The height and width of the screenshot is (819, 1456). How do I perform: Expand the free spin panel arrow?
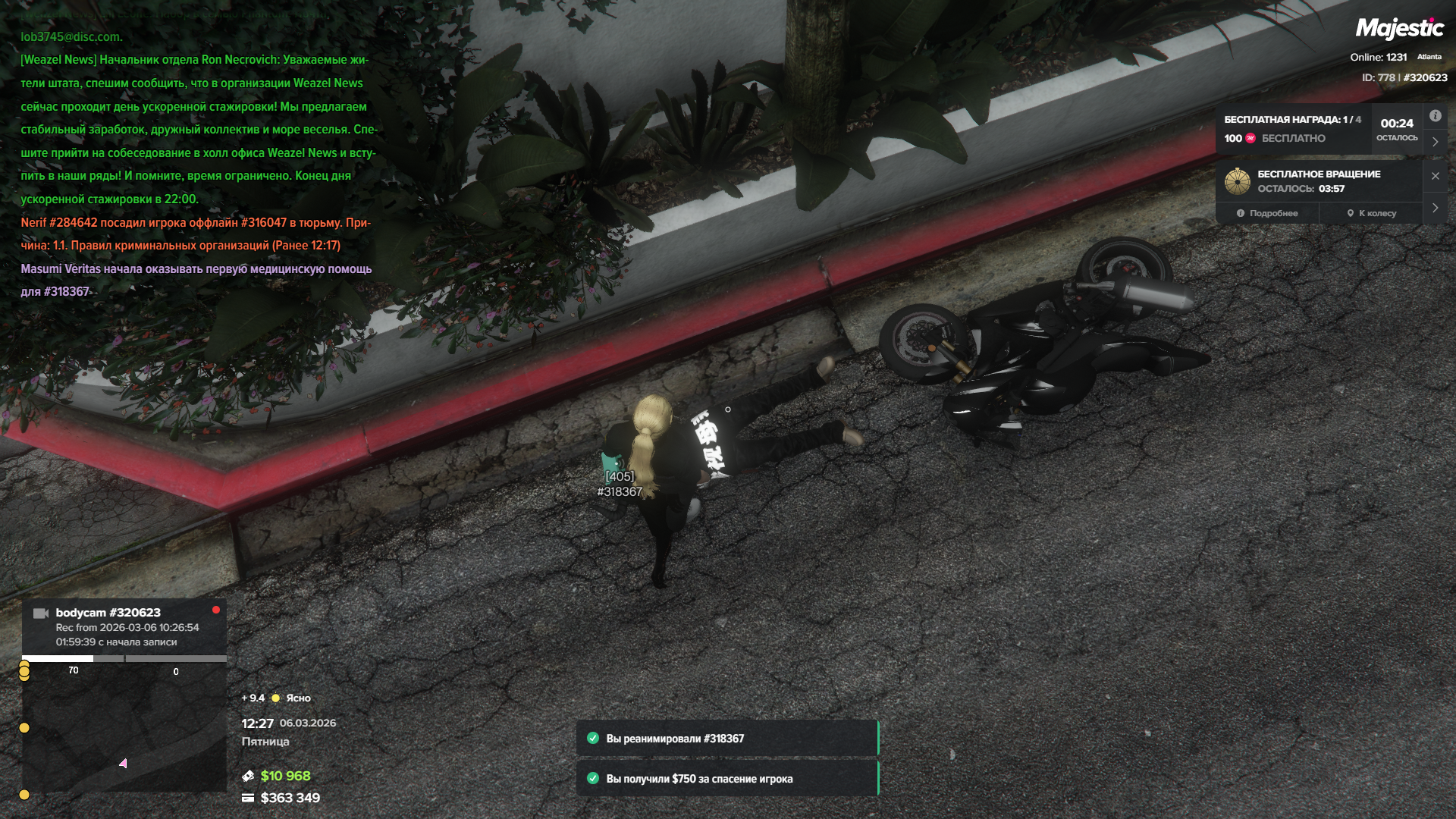(x=1435, y=208)
